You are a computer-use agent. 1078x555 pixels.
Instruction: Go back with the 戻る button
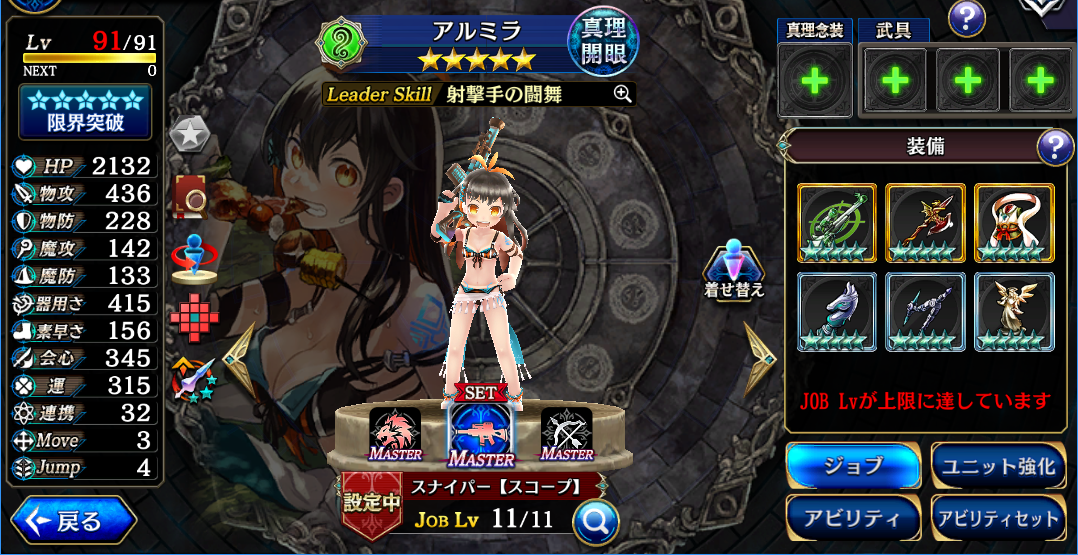[73, 521]
